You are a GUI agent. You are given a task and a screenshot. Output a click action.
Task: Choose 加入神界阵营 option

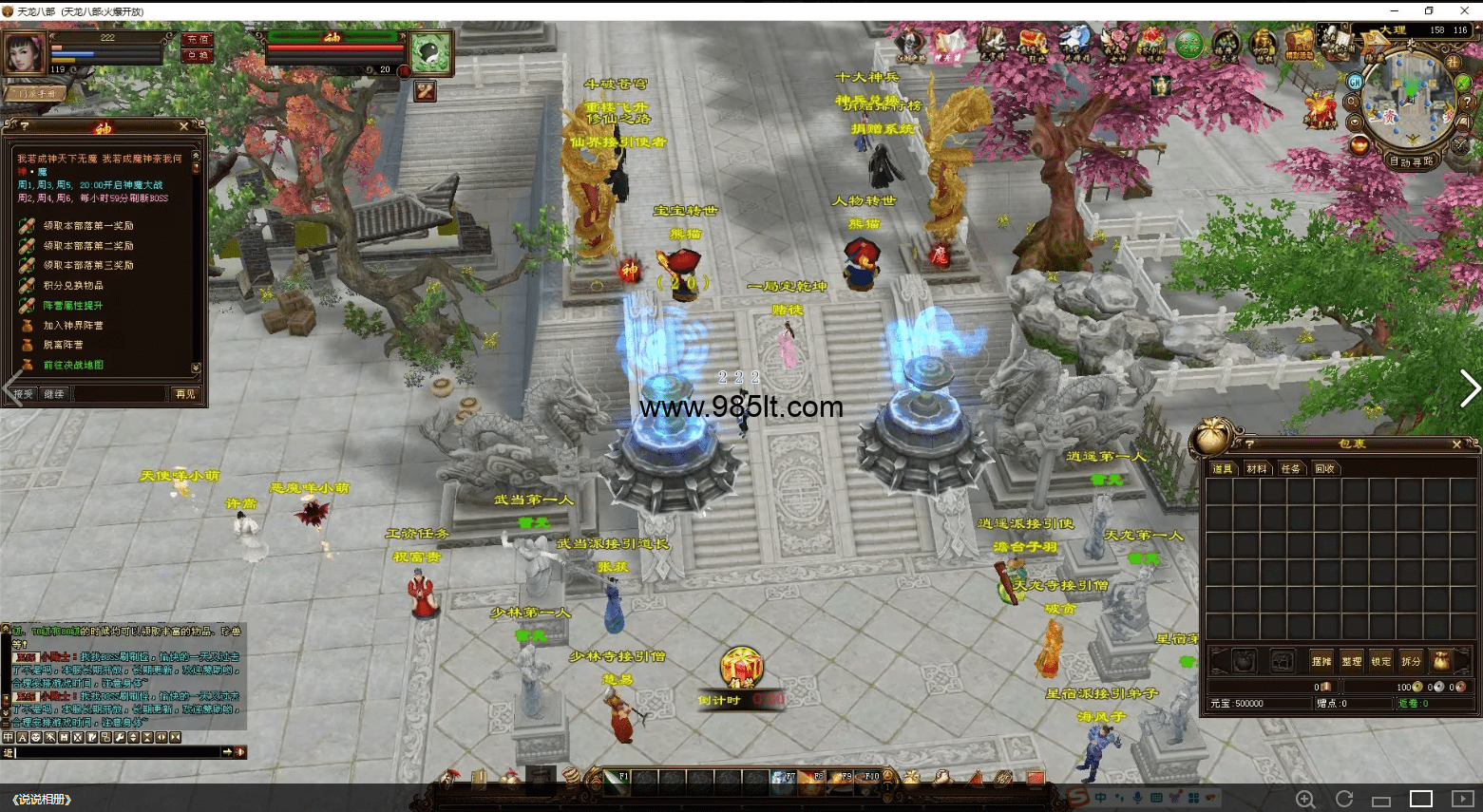click(73, 326)
